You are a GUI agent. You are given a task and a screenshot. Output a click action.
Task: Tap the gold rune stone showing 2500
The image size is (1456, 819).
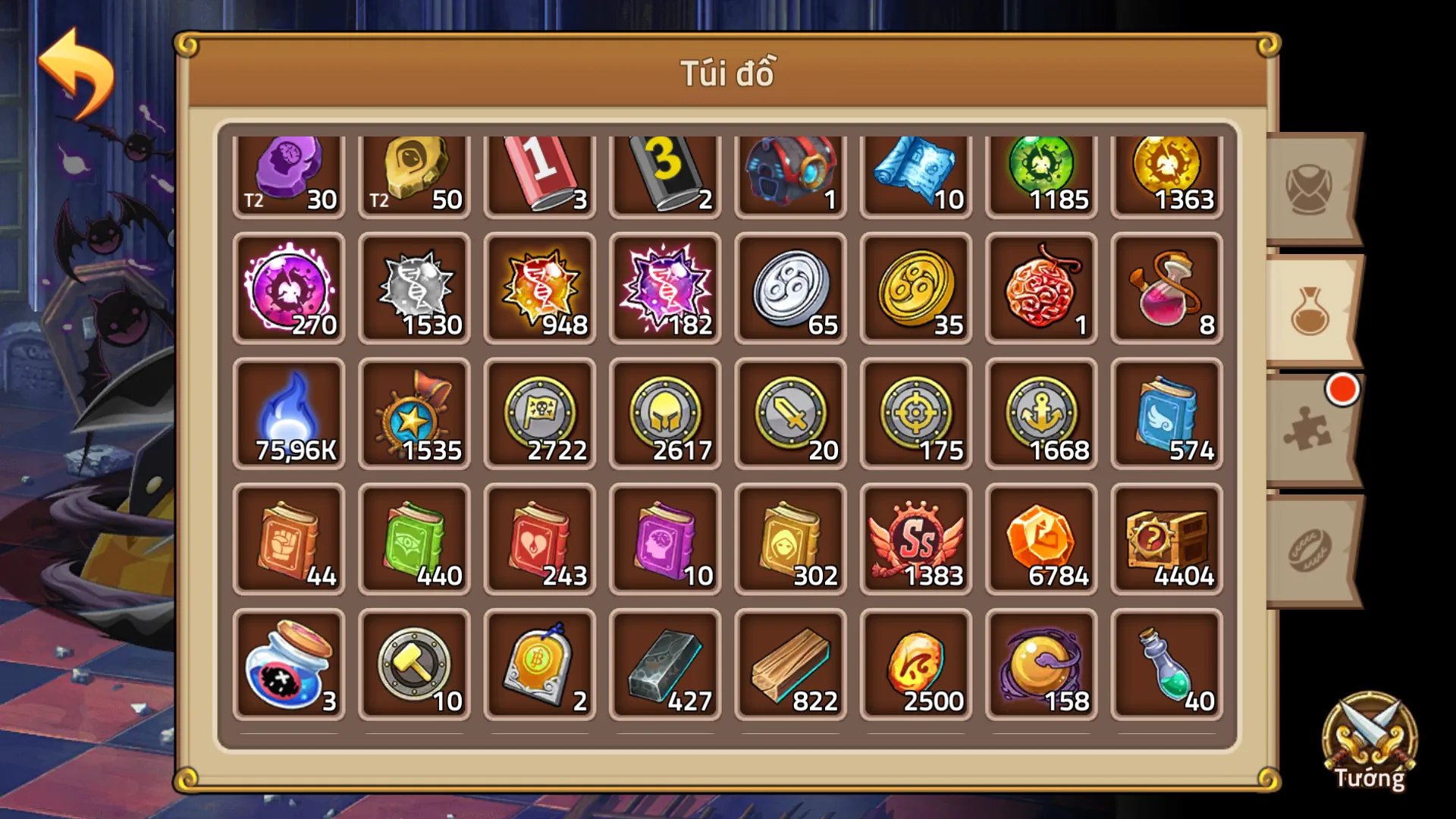pyautogui.click(x=915, y=665)
